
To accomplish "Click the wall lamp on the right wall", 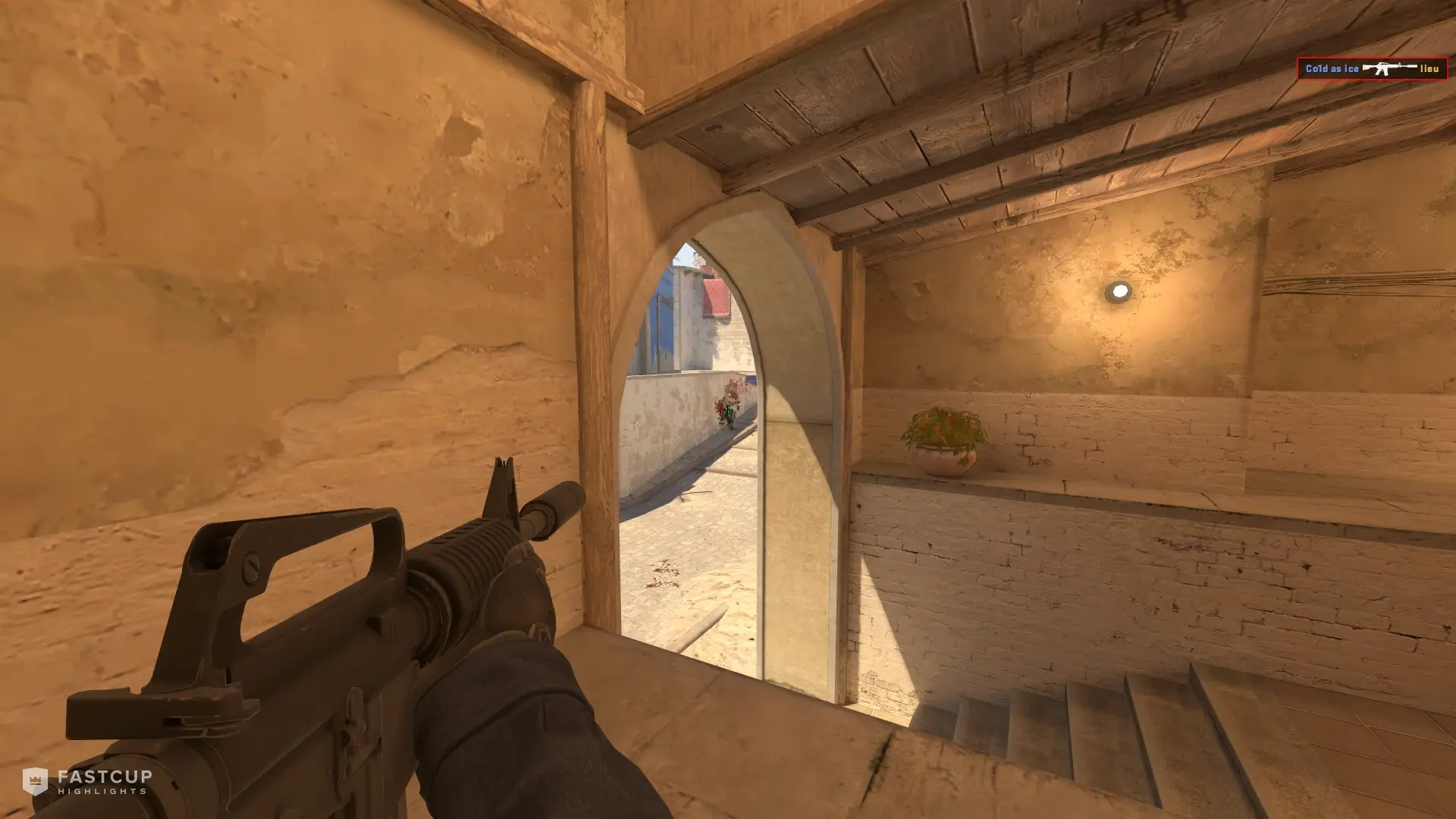I will pyautogui.click(x=1120, y=290).
